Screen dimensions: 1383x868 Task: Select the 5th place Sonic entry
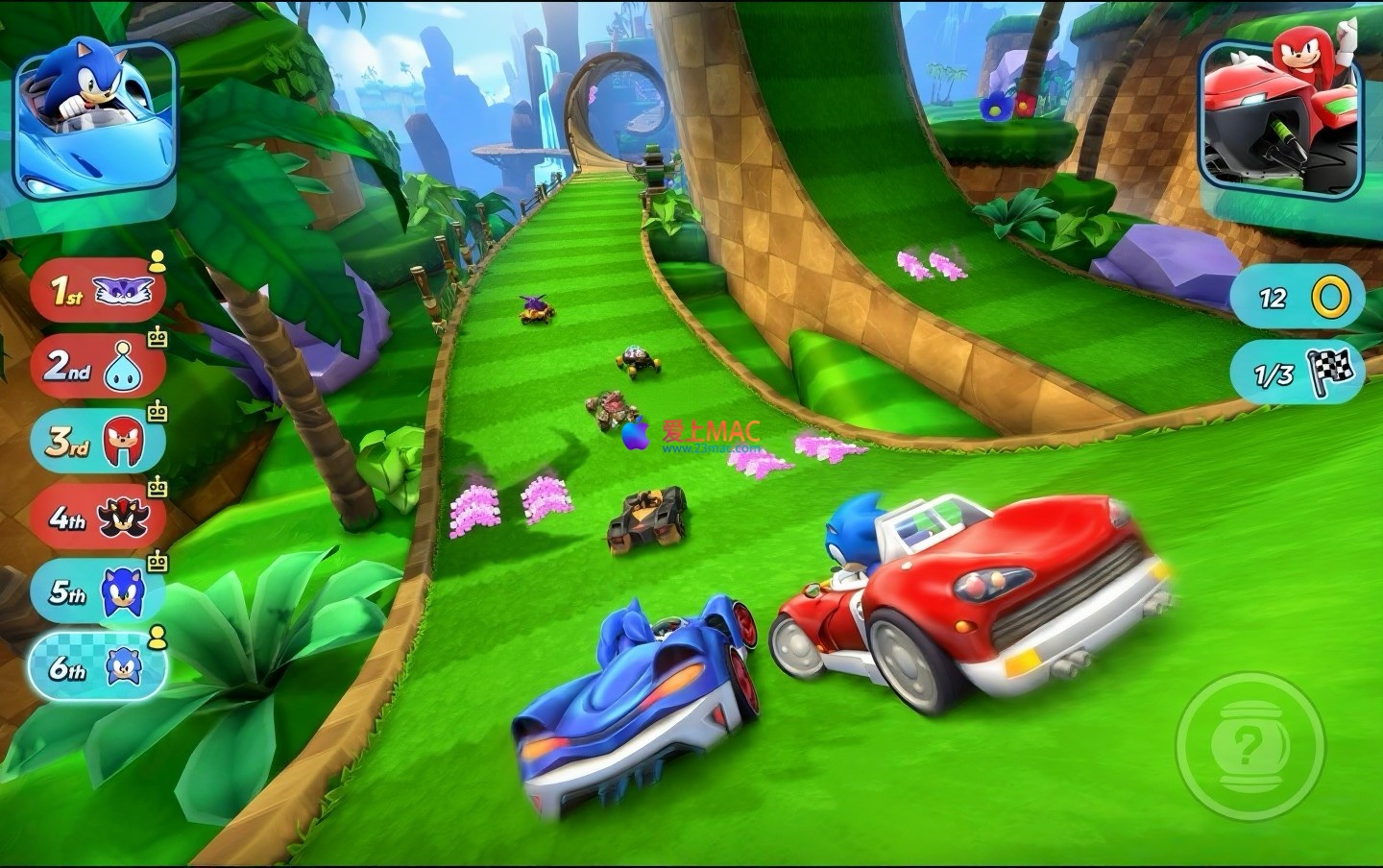click(x=97, y=591)
